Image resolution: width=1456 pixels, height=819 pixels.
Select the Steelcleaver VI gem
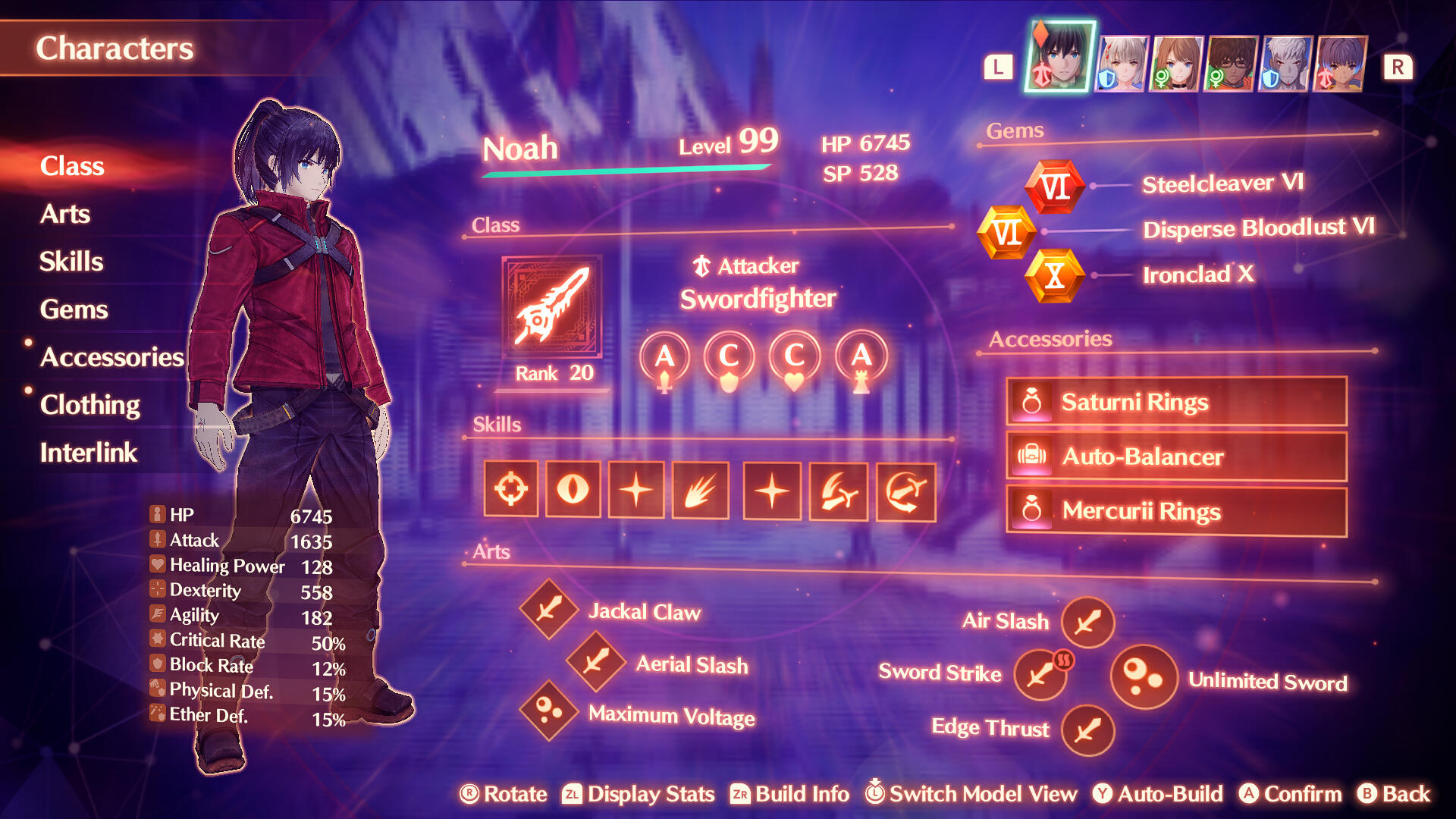(1054, 187)
